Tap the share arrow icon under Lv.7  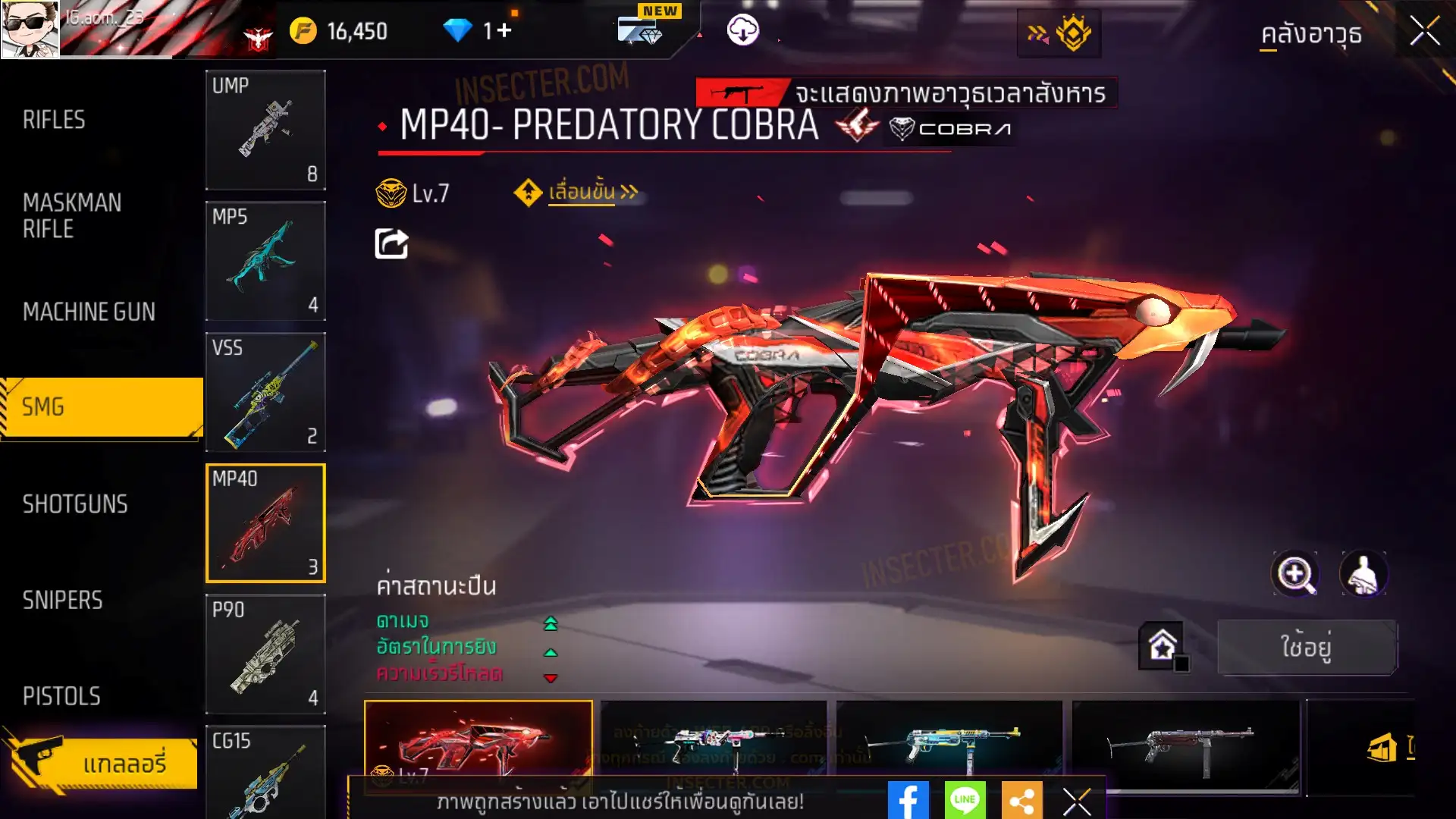coord(391,243)
